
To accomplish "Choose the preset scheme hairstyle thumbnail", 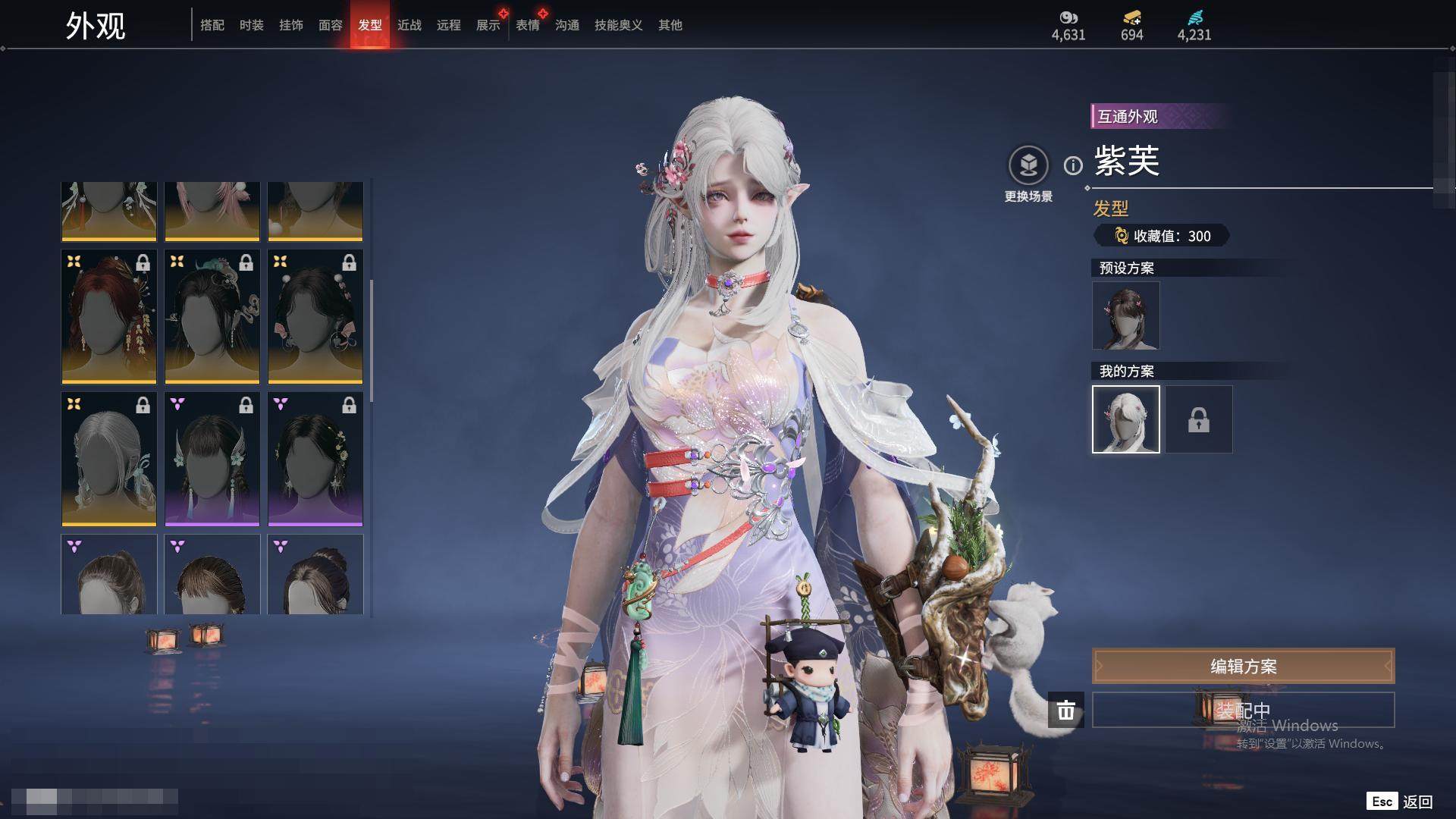I will pos(1125,315).
